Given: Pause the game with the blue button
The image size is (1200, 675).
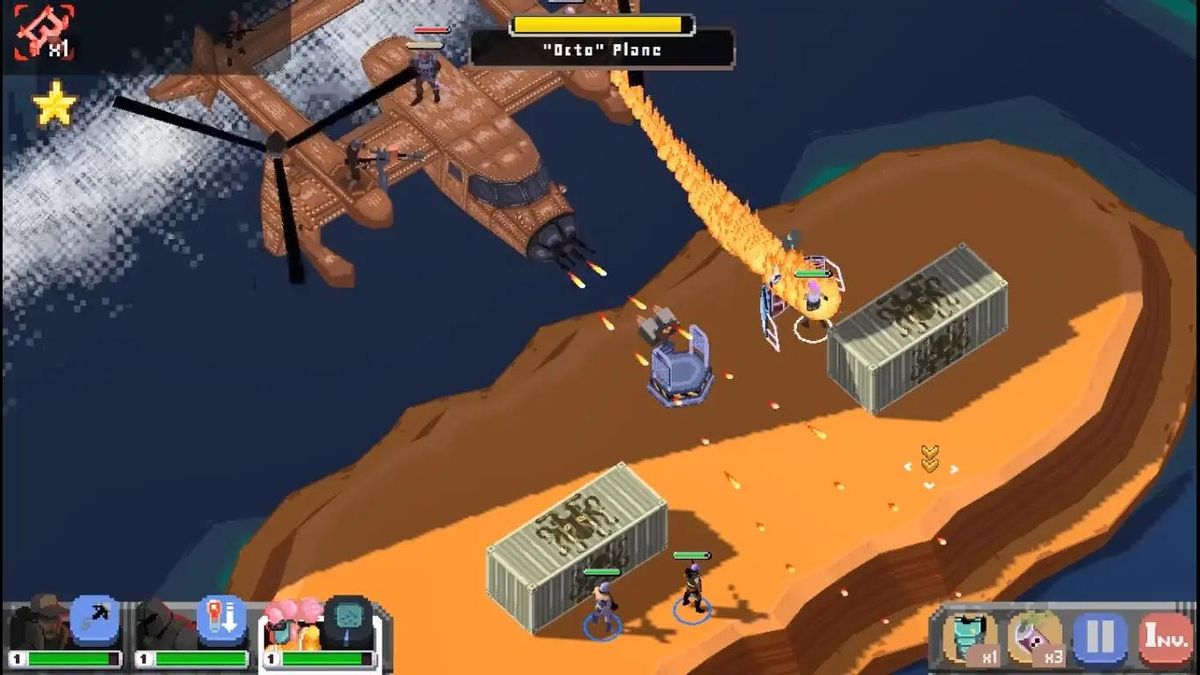Looking at the screenshot, I should click(x=1100, y=637).
